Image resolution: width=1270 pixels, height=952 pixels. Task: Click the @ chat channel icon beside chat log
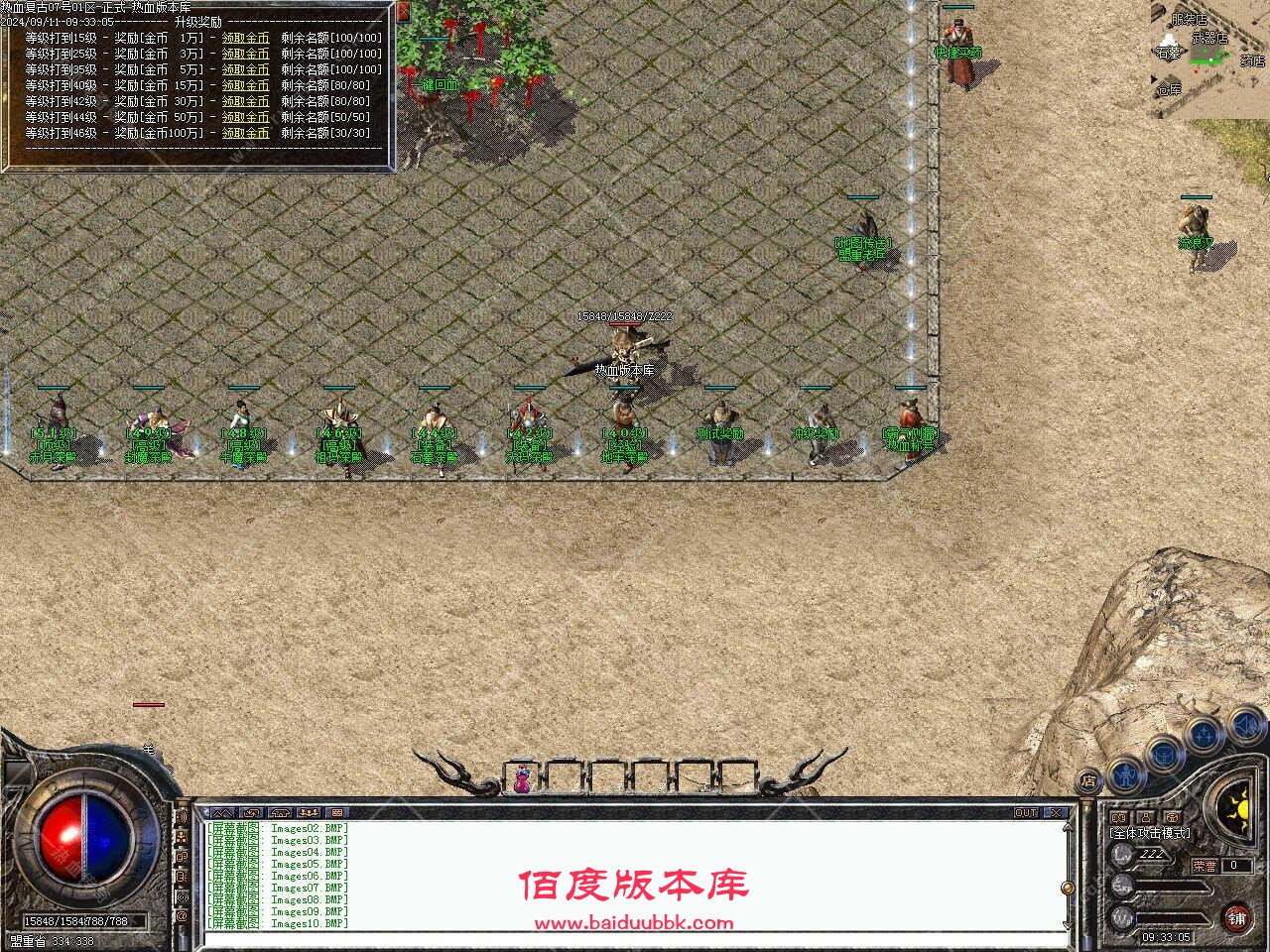pyautogui.click(x=184, y=913)
